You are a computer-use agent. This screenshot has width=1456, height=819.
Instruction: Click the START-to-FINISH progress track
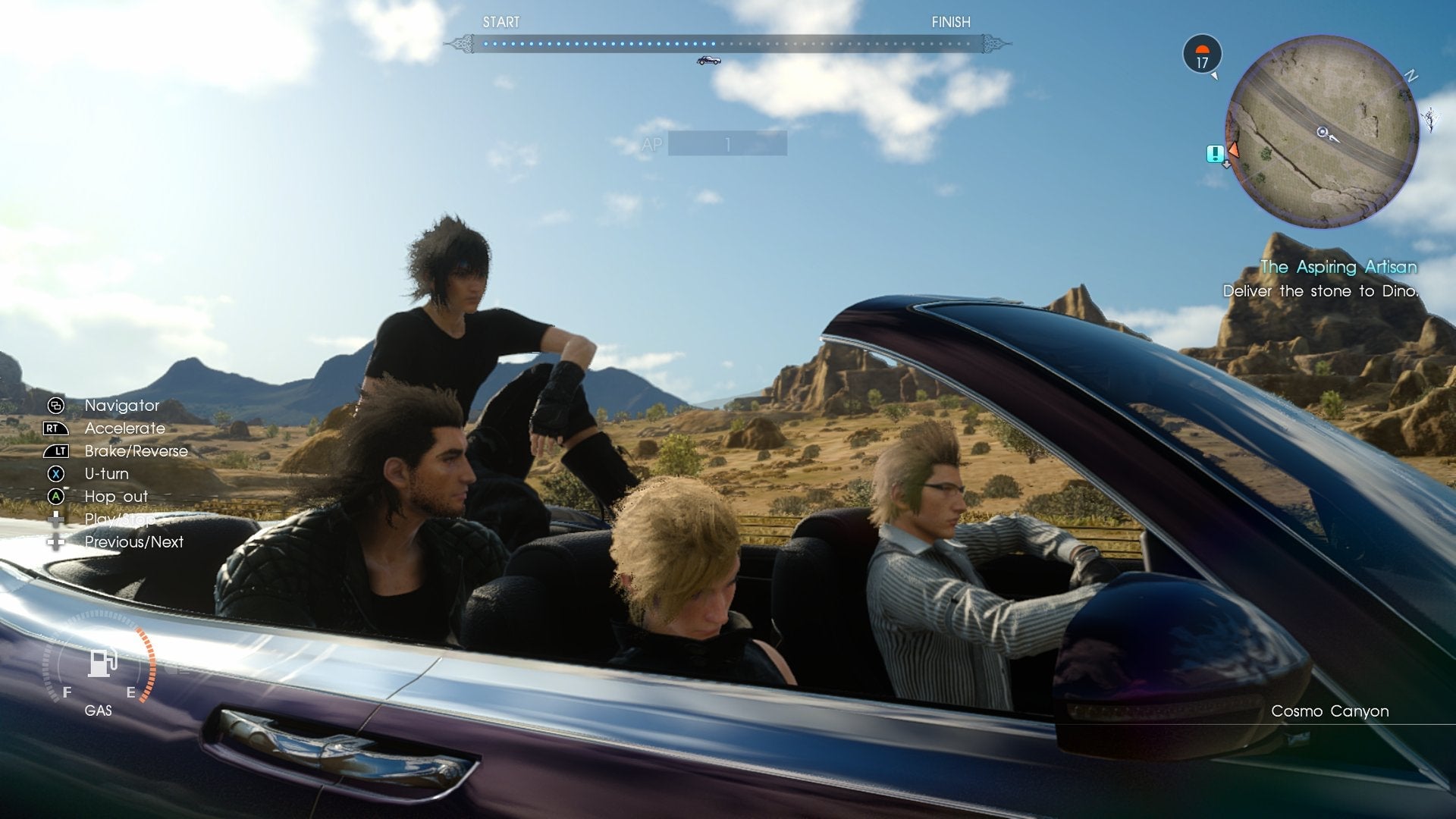728,42
